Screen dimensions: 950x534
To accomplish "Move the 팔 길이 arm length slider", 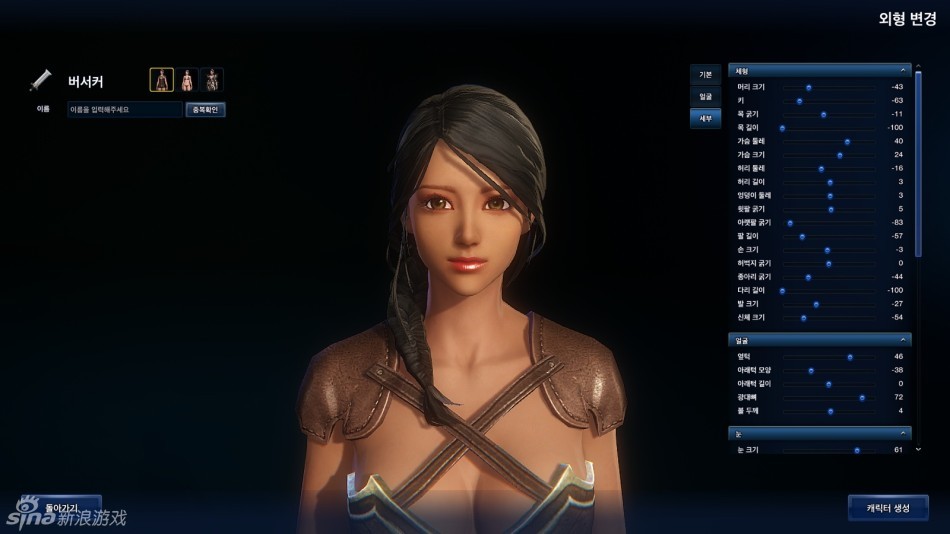I will (802, 236).
